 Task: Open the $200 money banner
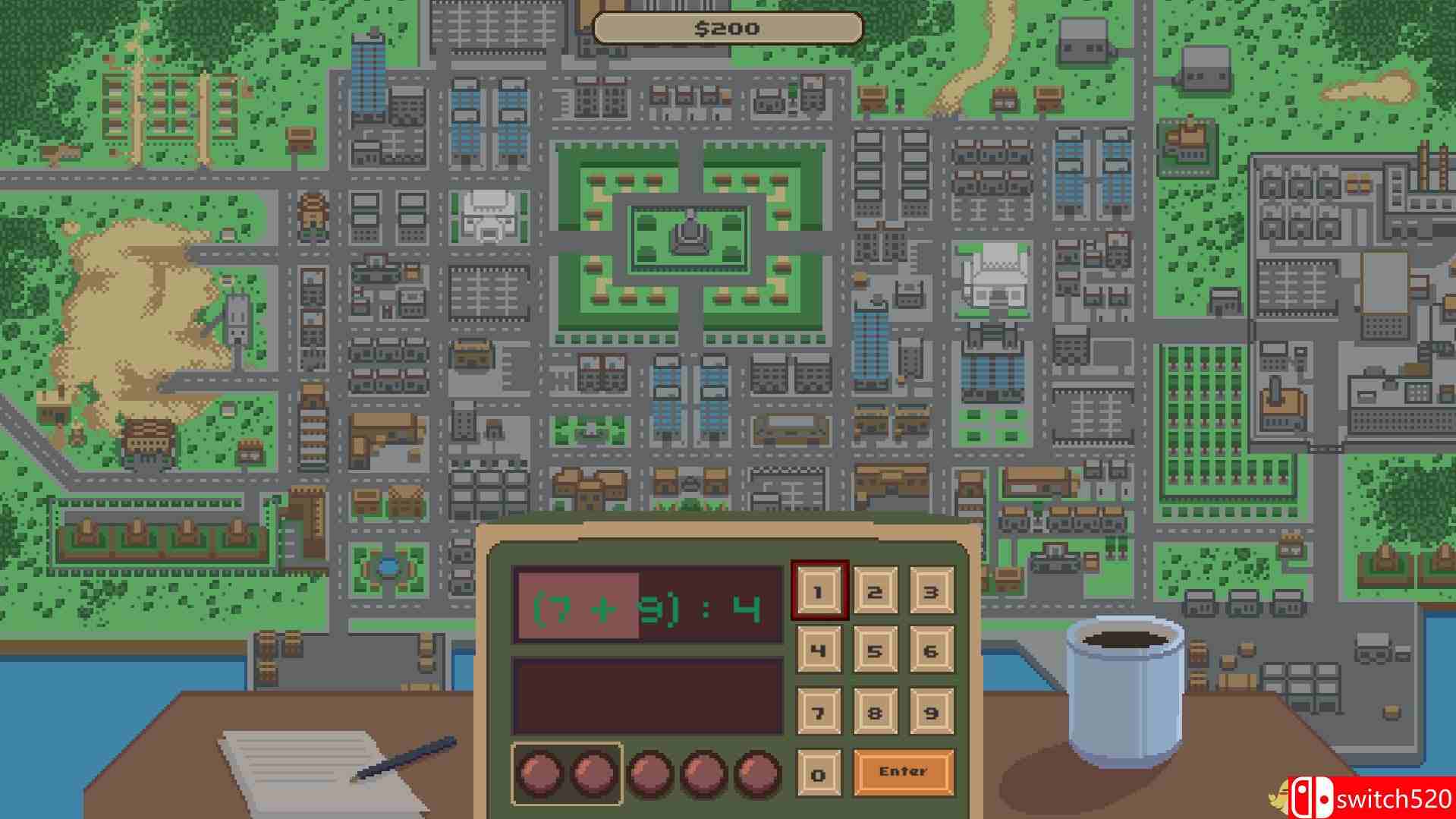[x=727, y=28]
